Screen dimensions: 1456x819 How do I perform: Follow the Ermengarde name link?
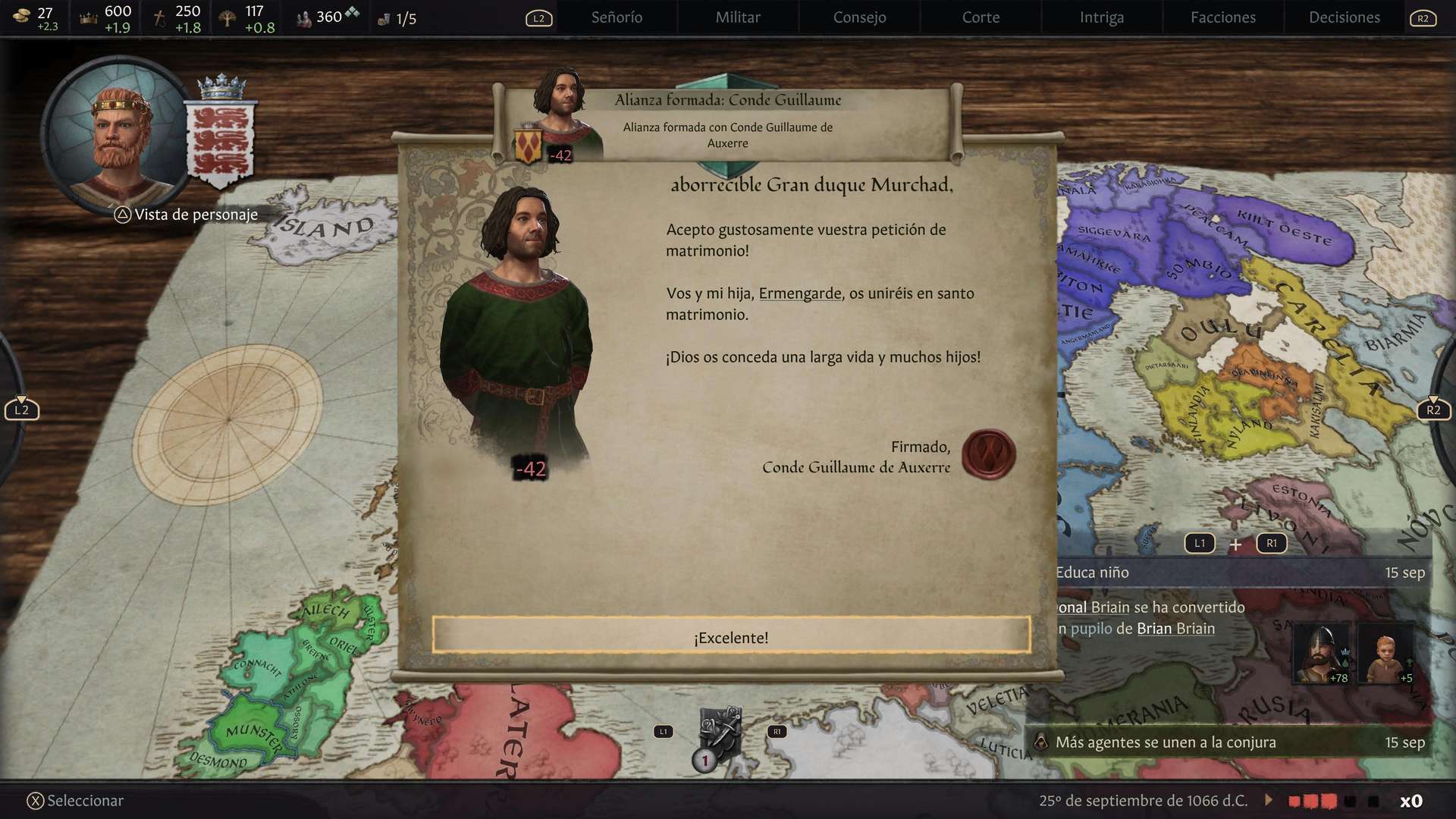click(x=800, y=293)
